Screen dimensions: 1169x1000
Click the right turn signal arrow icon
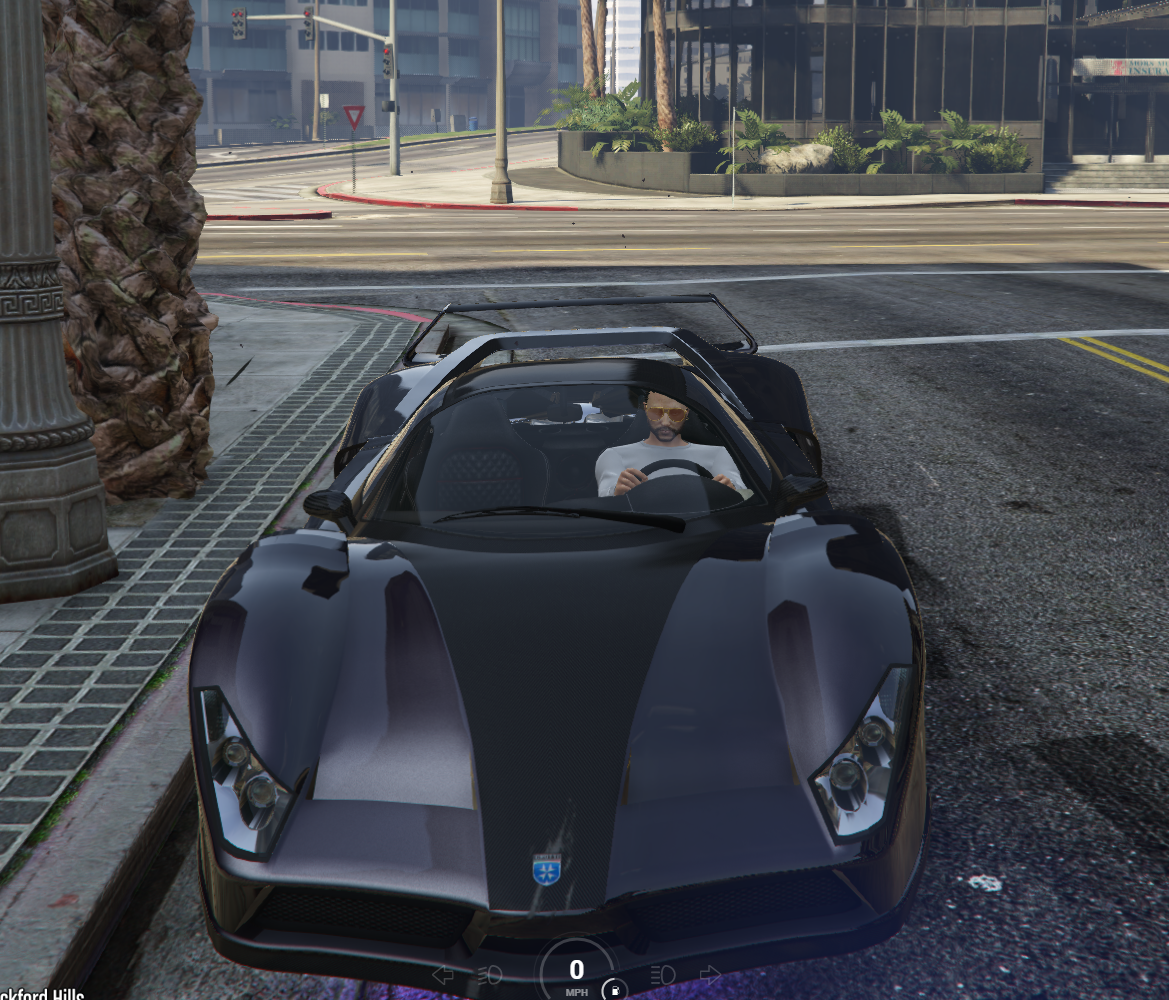710,974
